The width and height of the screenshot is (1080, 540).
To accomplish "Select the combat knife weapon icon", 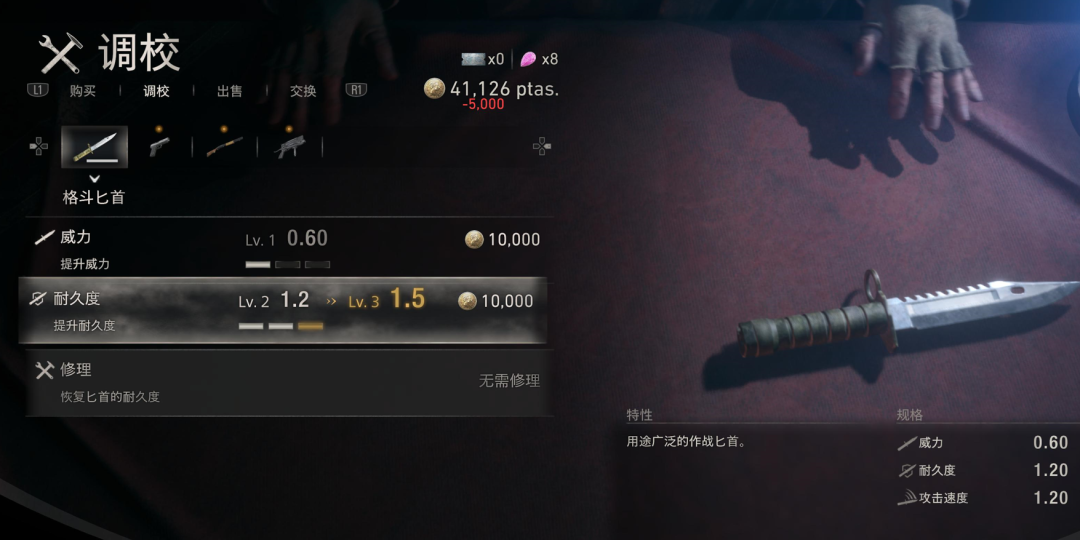I will coord(94,147).
